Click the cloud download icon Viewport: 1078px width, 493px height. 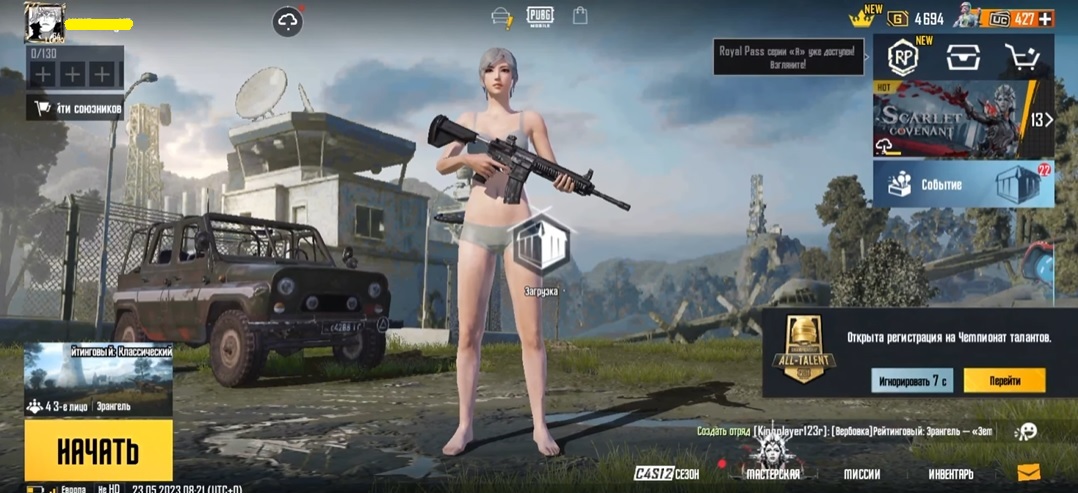(x=288, y=22)
